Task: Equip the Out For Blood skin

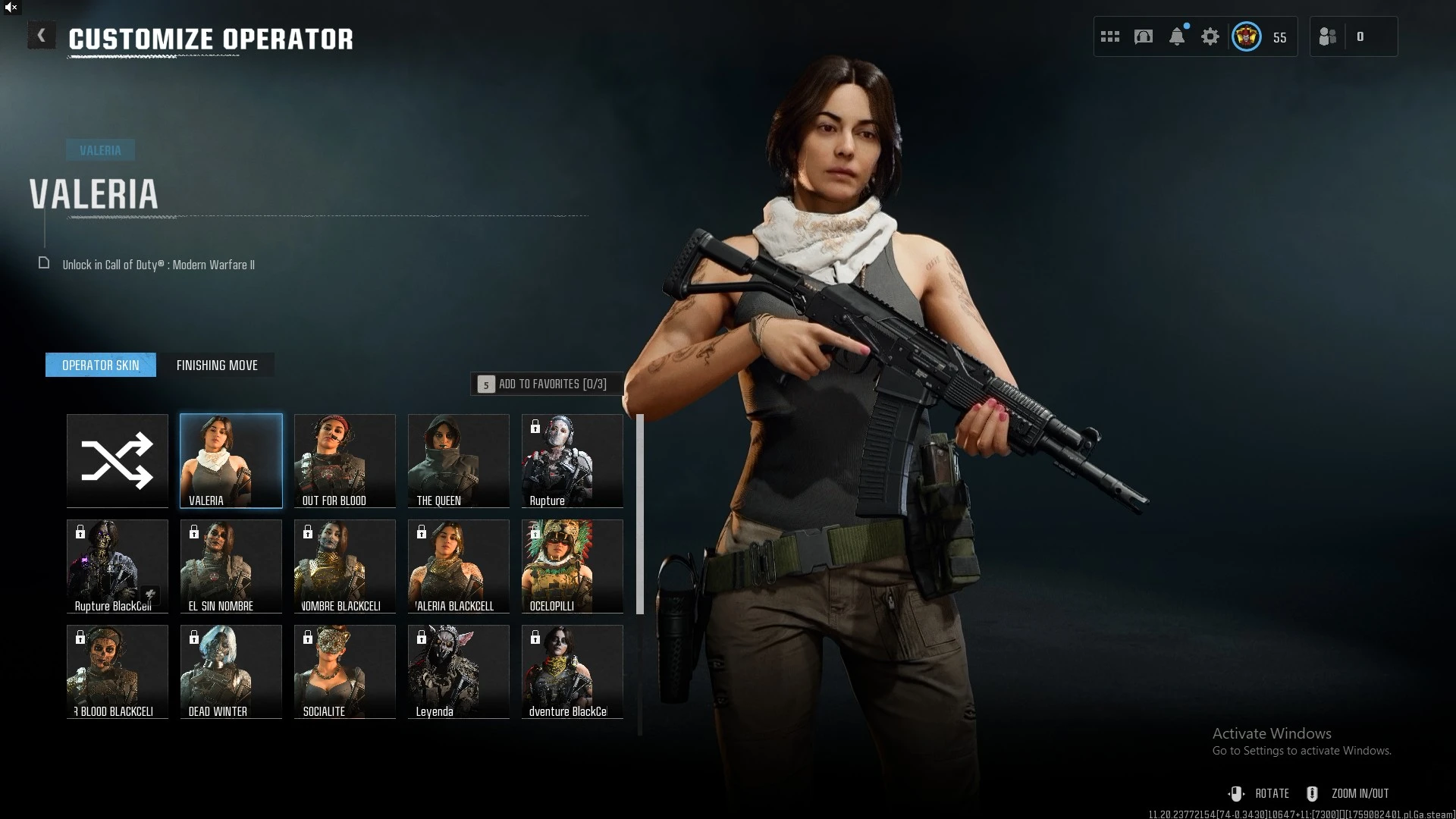Action: coord(345,460)
